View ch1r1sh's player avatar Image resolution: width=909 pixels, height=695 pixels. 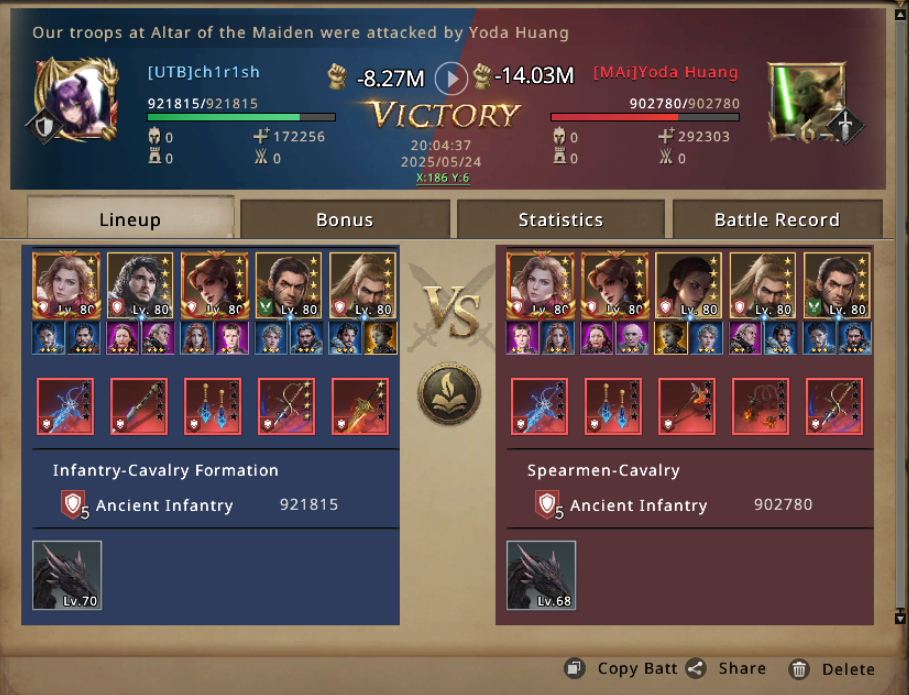(70, 100)
